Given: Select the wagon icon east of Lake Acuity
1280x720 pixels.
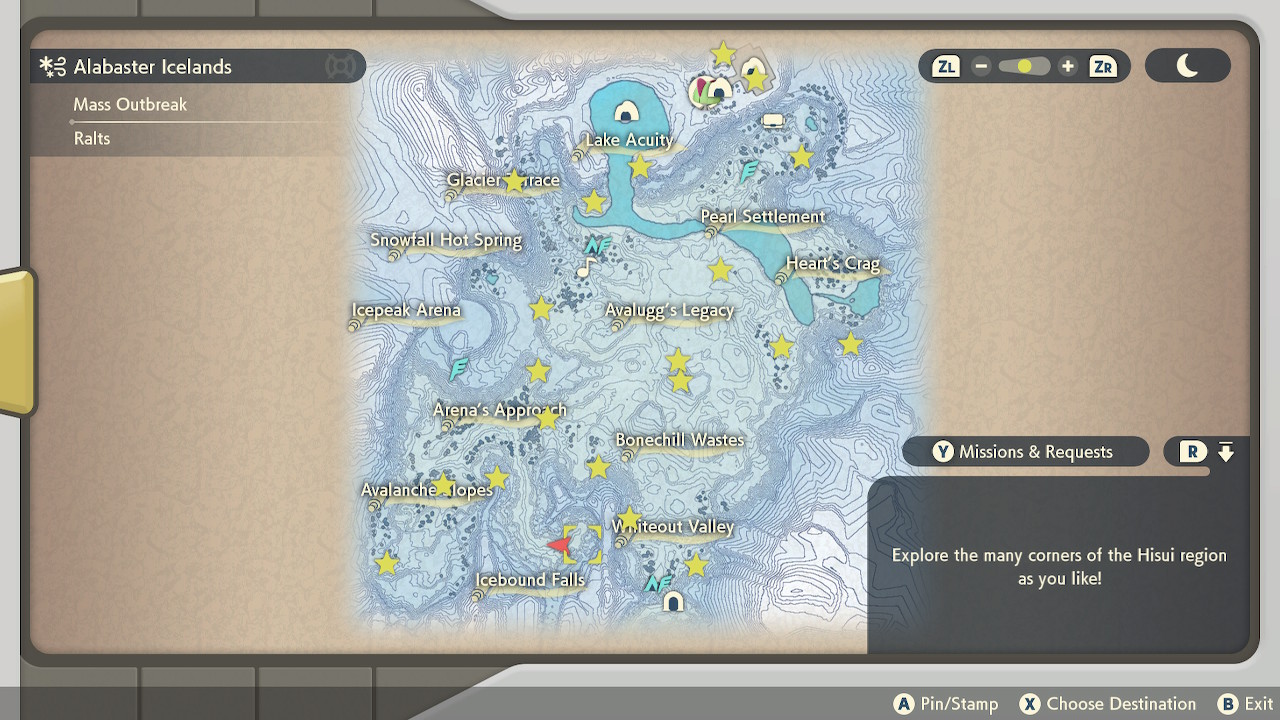Looking at the screenshot, I should tap(772, 120).
